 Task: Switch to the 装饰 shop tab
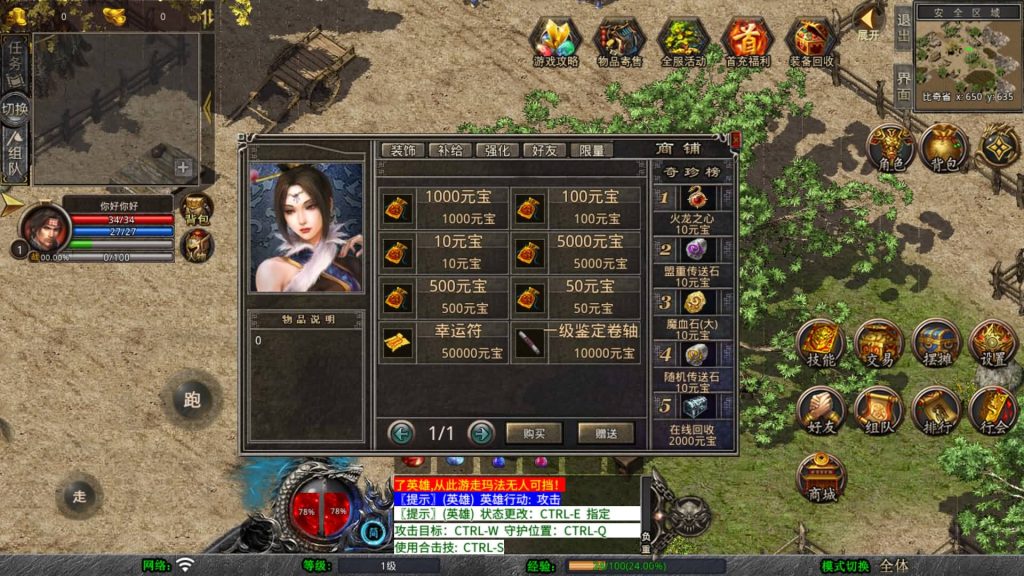click(x=403, y=150)
